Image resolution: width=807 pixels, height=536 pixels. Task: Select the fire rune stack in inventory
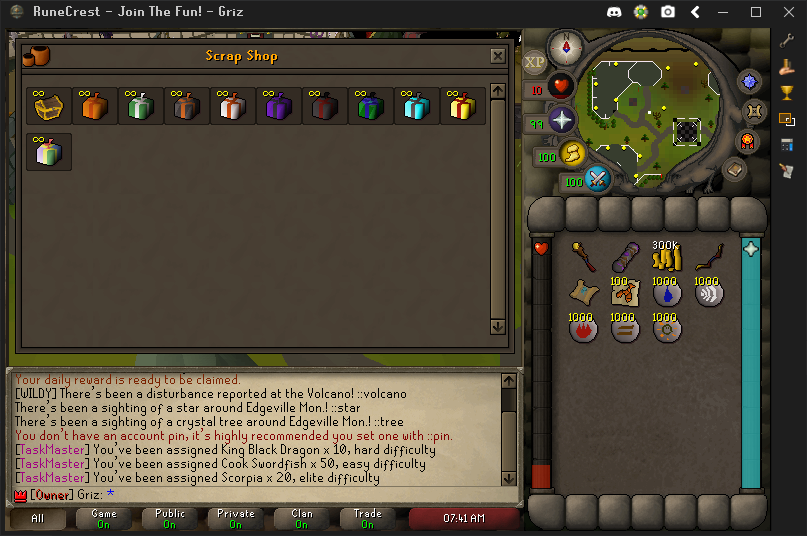583,328
